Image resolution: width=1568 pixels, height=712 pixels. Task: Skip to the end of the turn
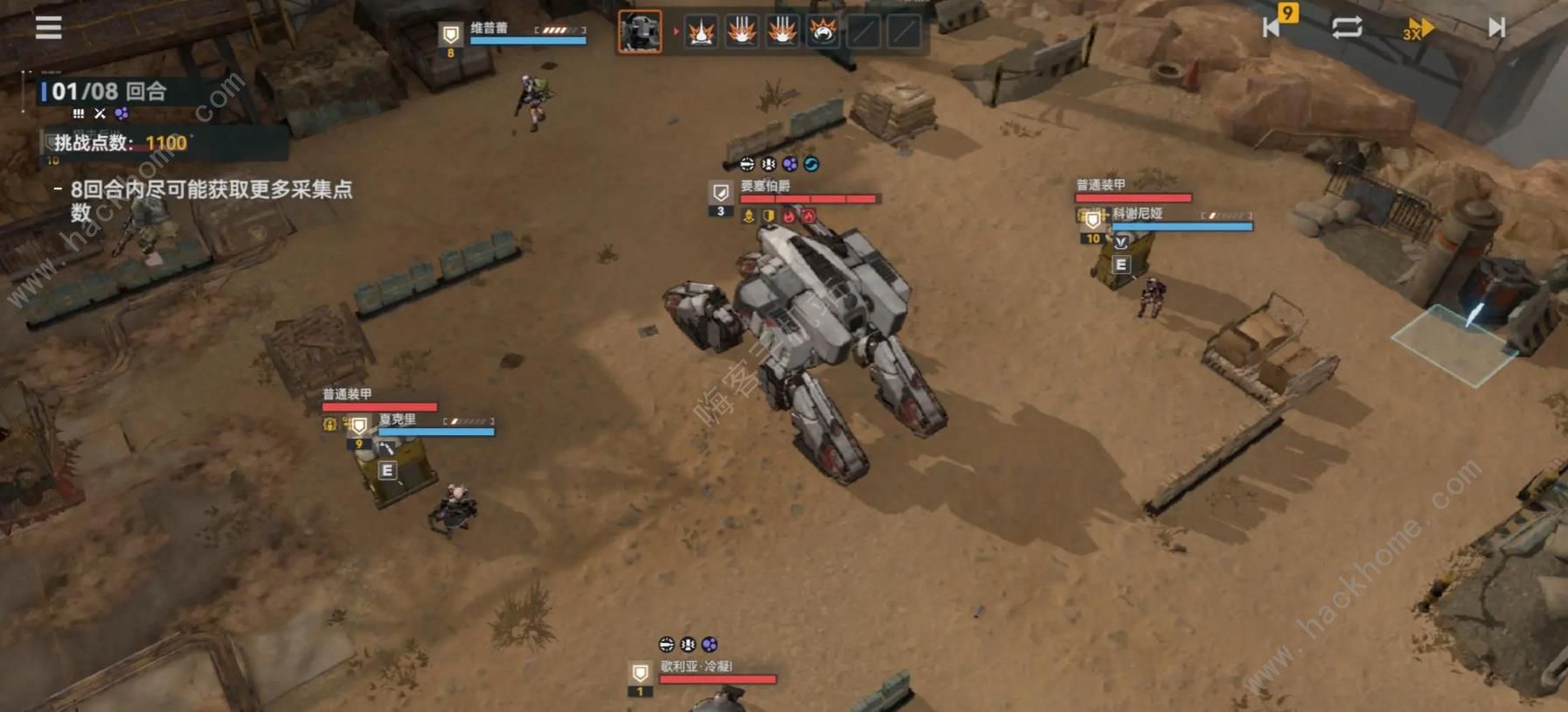tap(1496, 28)
